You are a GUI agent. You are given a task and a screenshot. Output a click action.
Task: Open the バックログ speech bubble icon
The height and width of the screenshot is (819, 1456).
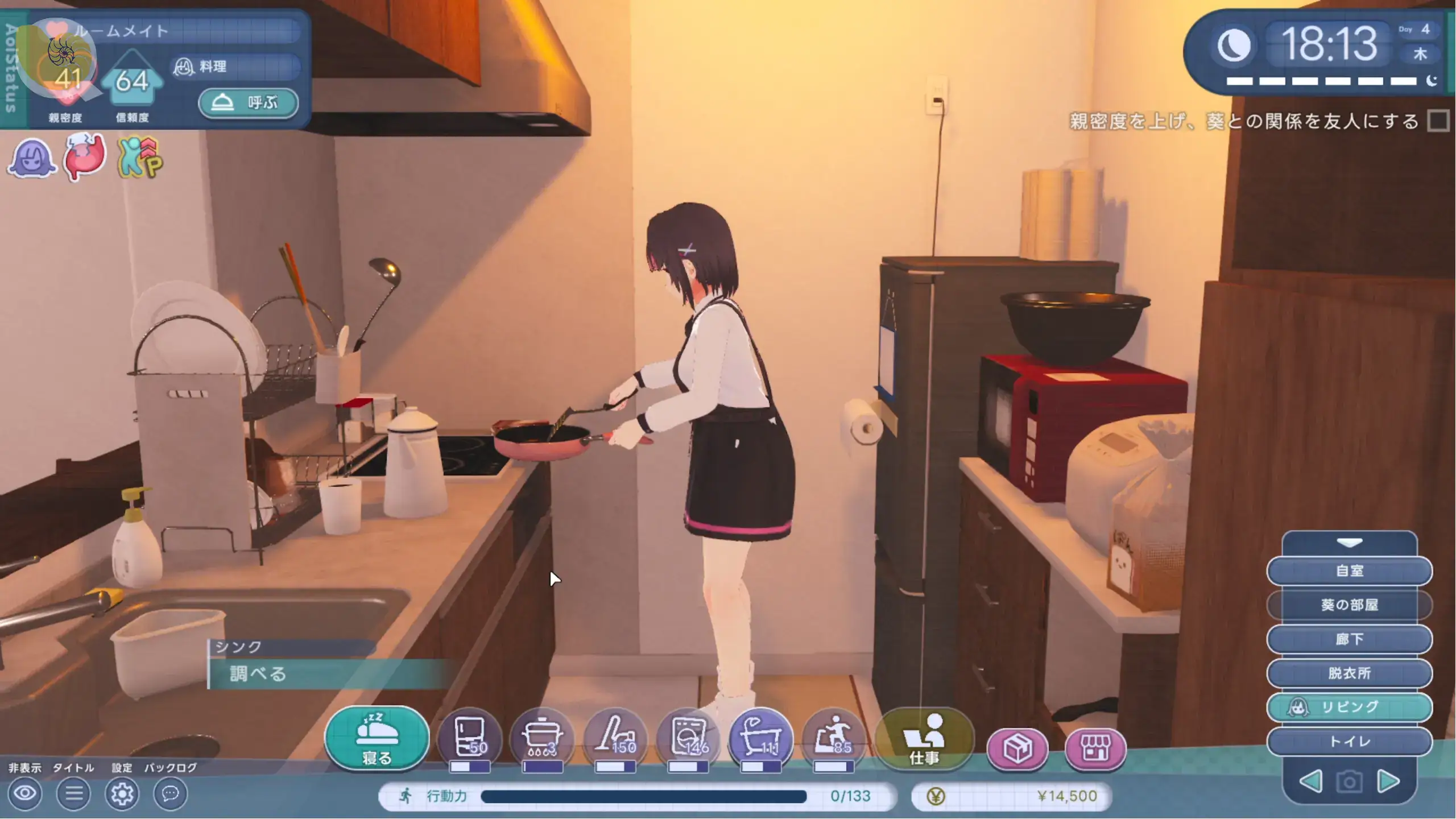(170, 793)
